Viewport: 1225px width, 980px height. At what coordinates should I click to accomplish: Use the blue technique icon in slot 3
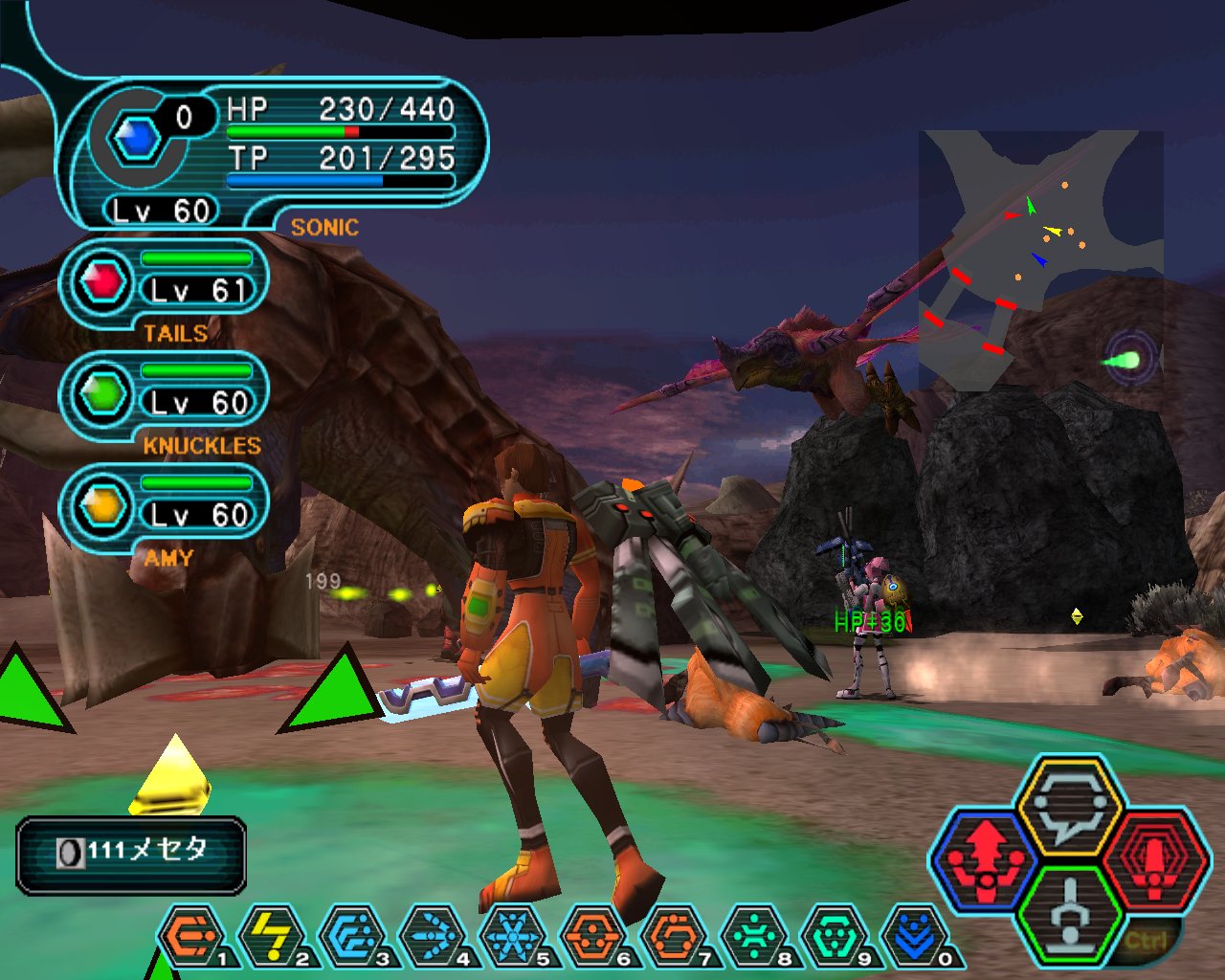point(352,937)
